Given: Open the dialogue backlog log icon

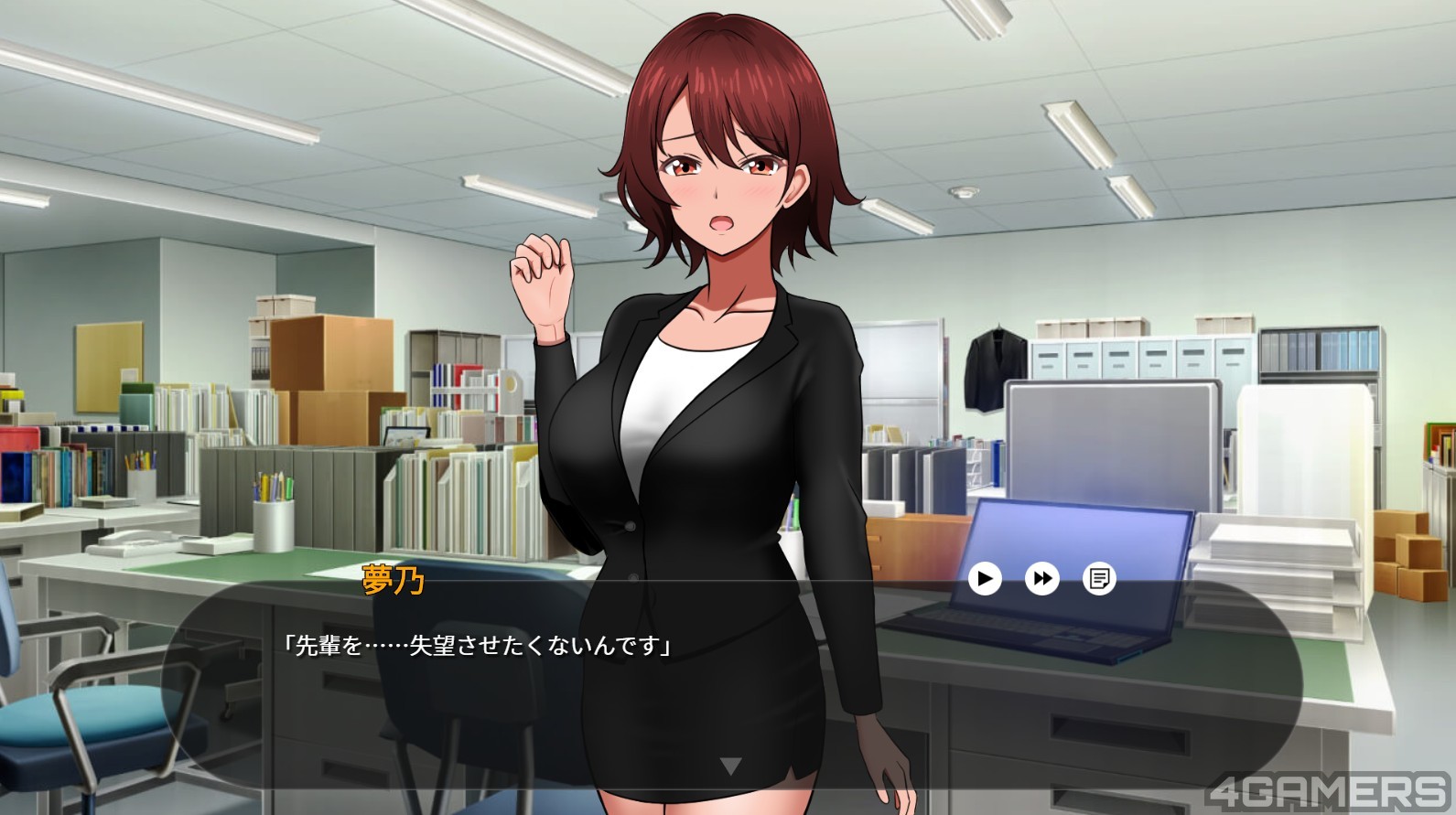Looking at the screenshot, I should pyautogui.click(x=1099, y=578).
